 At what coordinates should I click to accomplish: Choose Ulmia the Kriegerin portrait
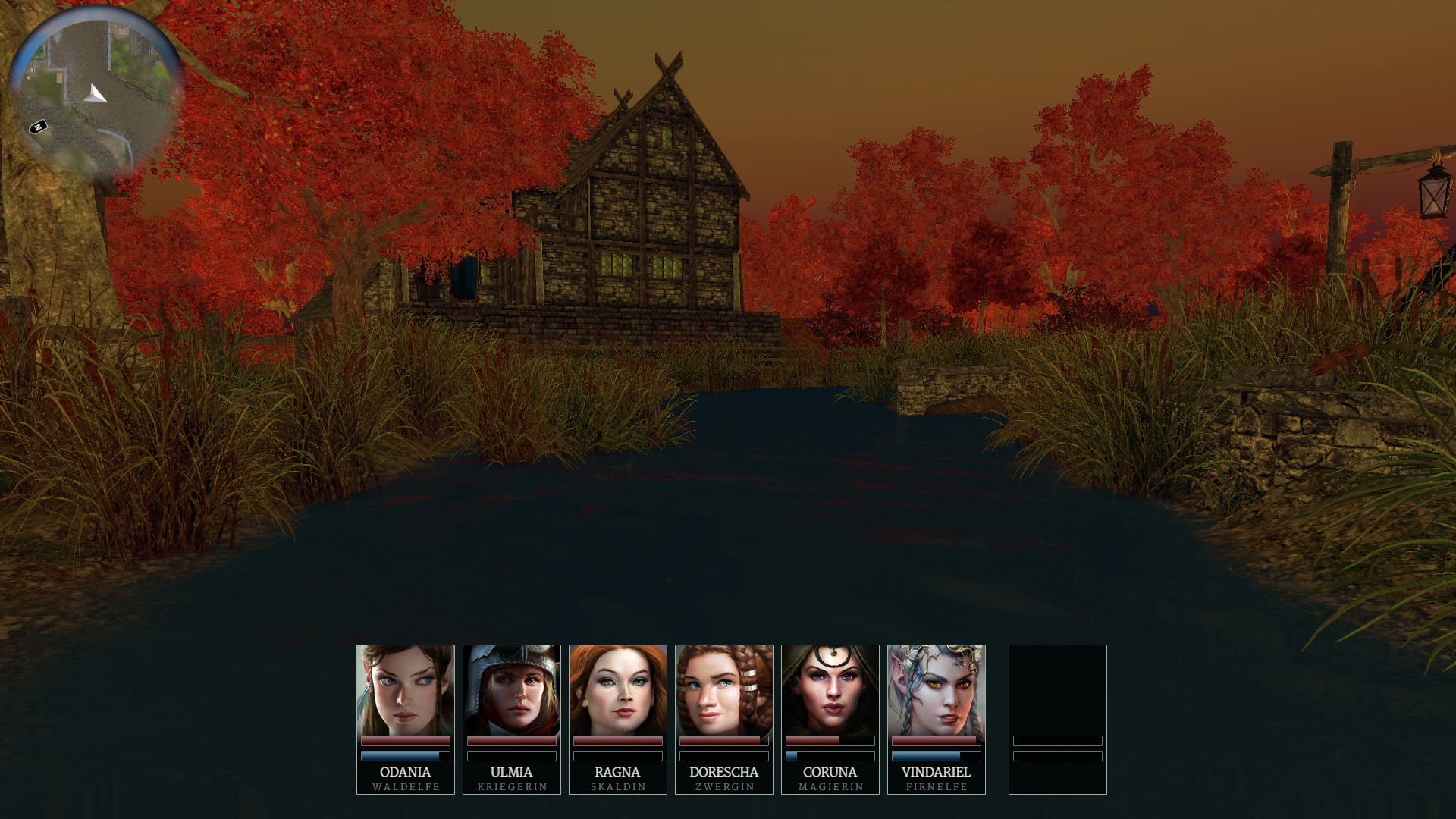511,691
